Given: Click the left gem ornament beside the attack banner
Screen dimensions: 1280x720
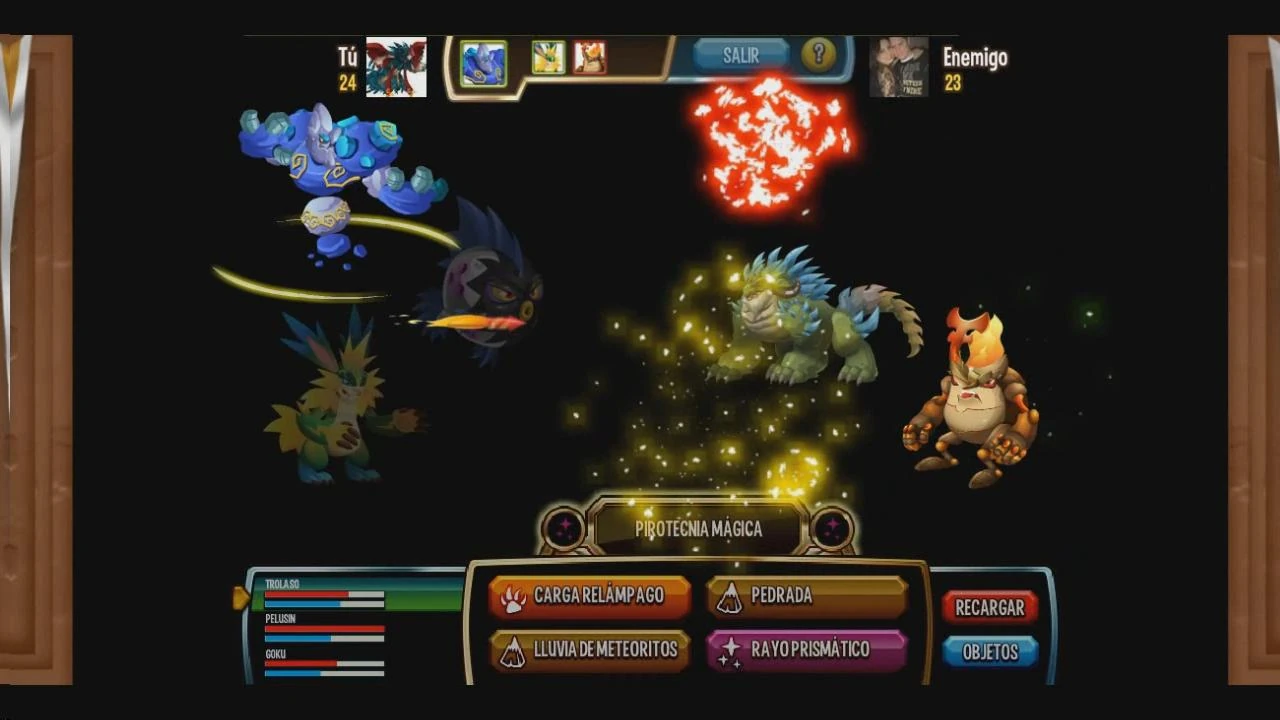Looking at the screenshot, I should coord(563,529).
